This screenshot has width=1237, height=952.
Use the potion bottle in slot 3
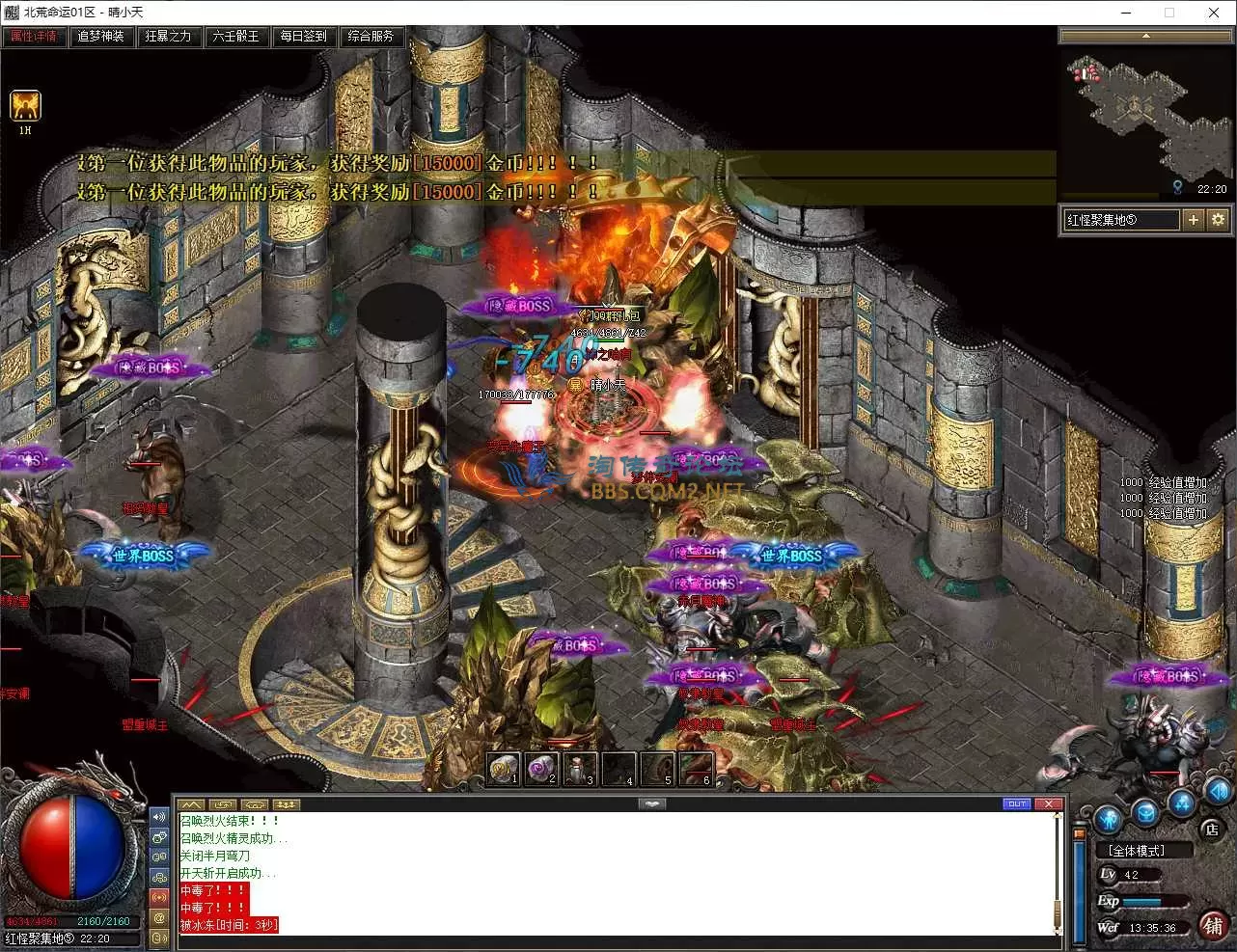coord(580,769)
